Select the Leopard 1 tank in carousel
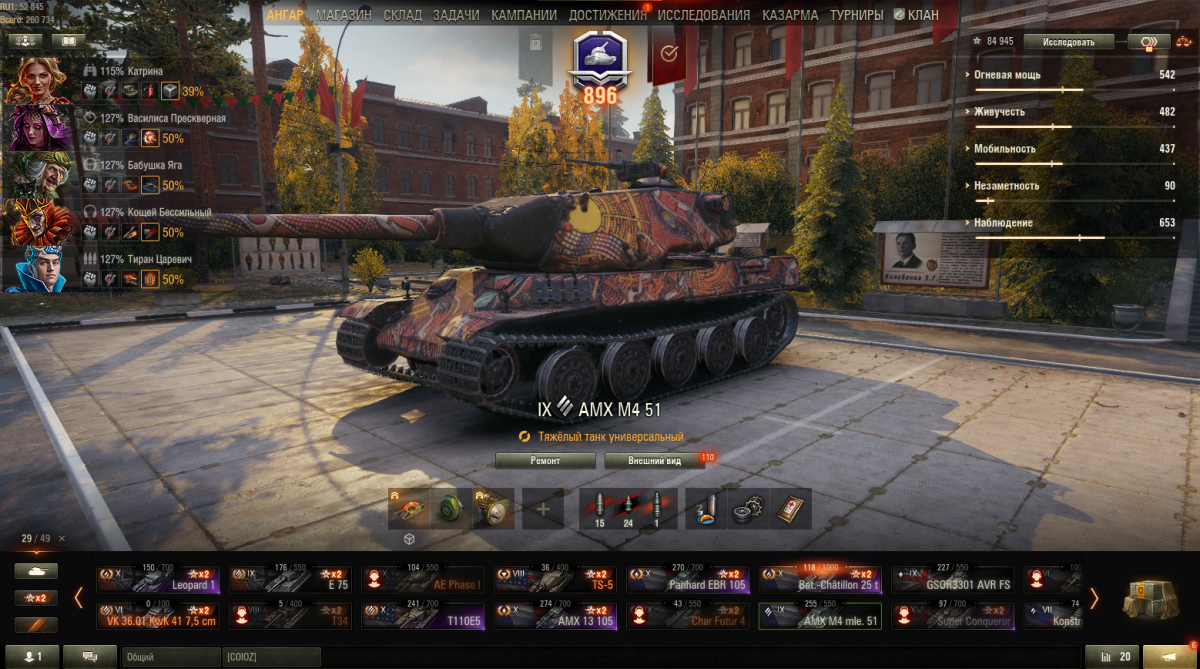 157,580
